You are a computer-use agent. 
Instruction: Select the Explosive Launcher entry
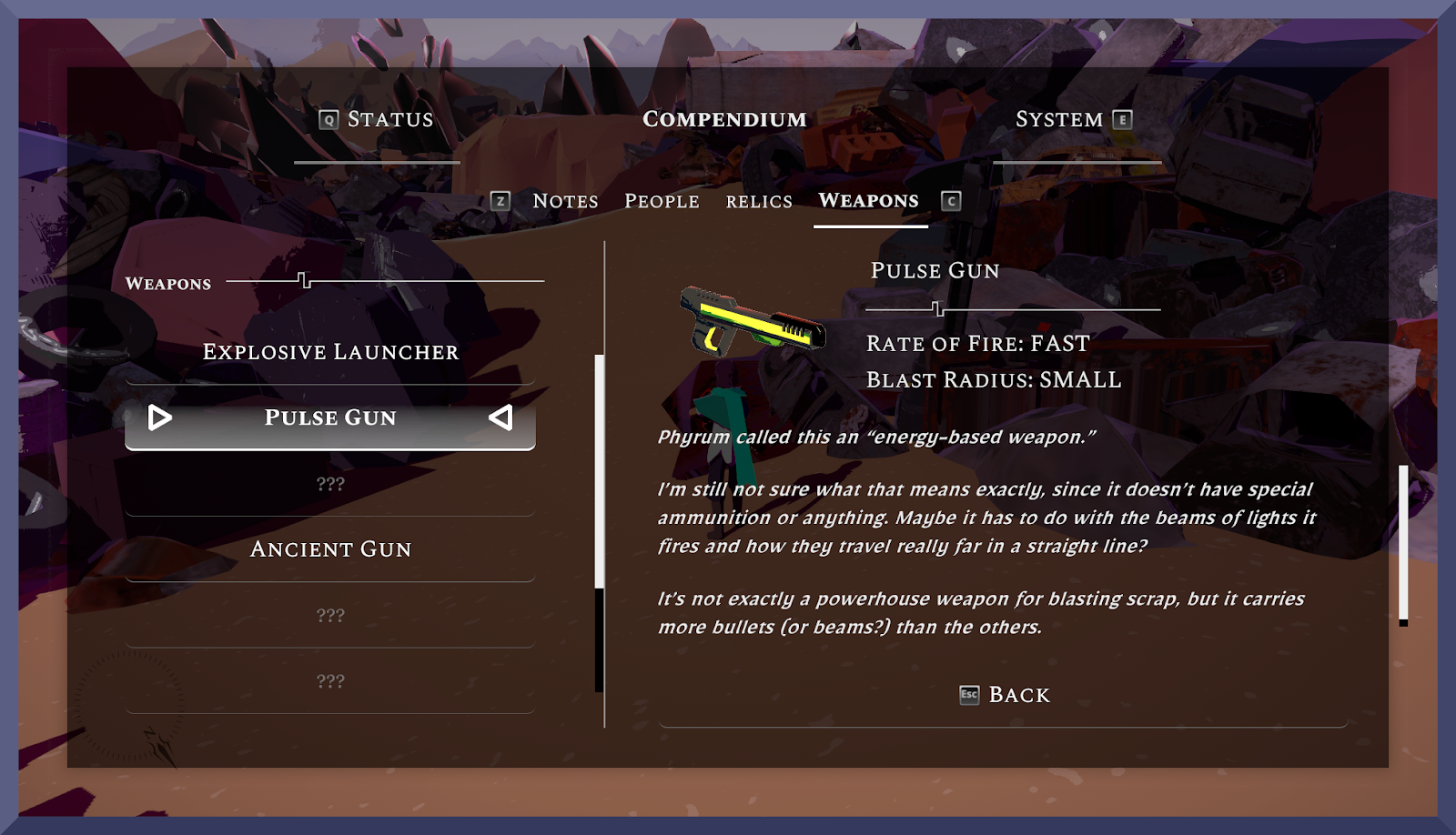click(331, 352)
